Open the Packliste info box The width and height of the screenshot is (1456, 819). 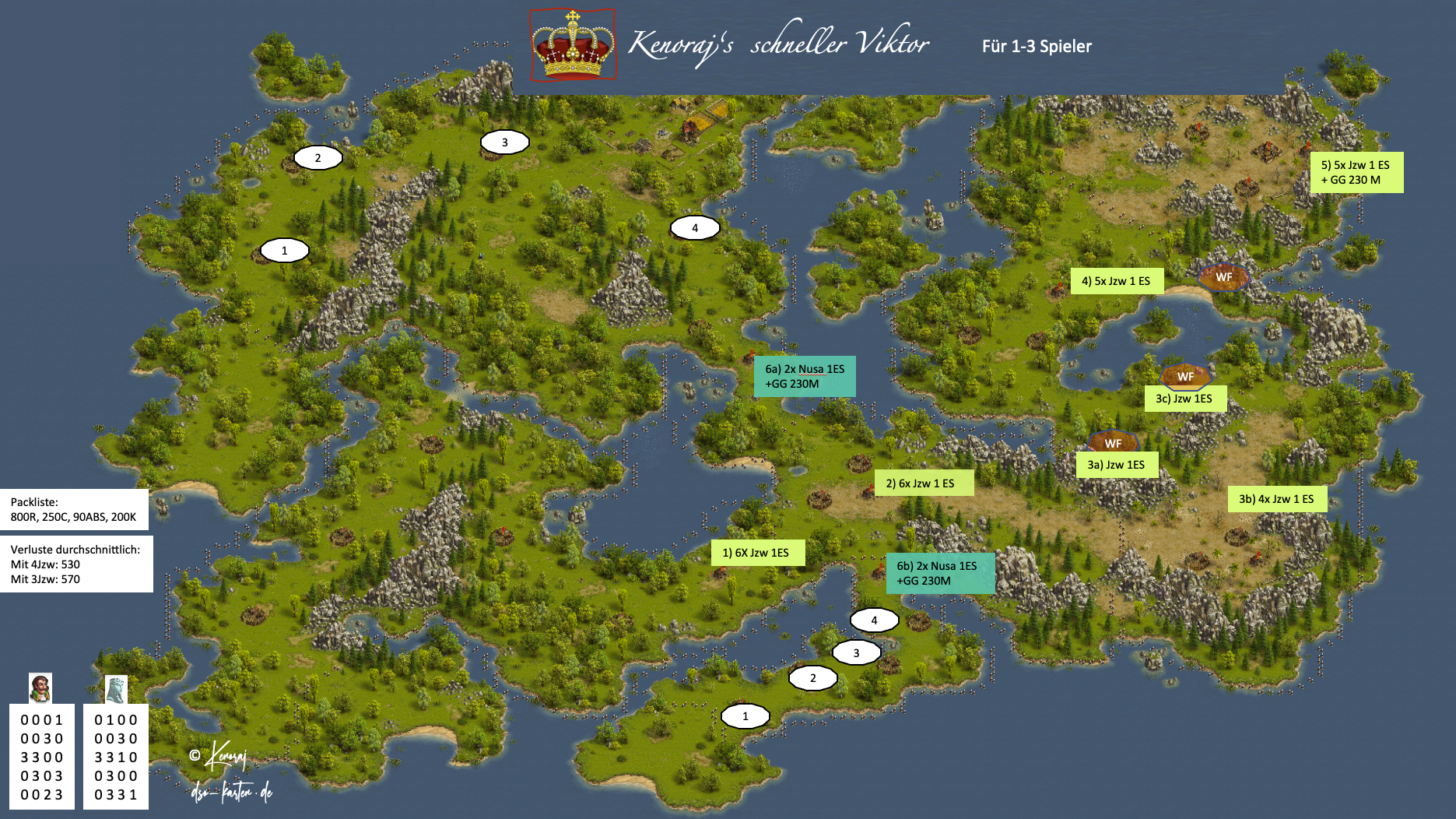(74, 509)
